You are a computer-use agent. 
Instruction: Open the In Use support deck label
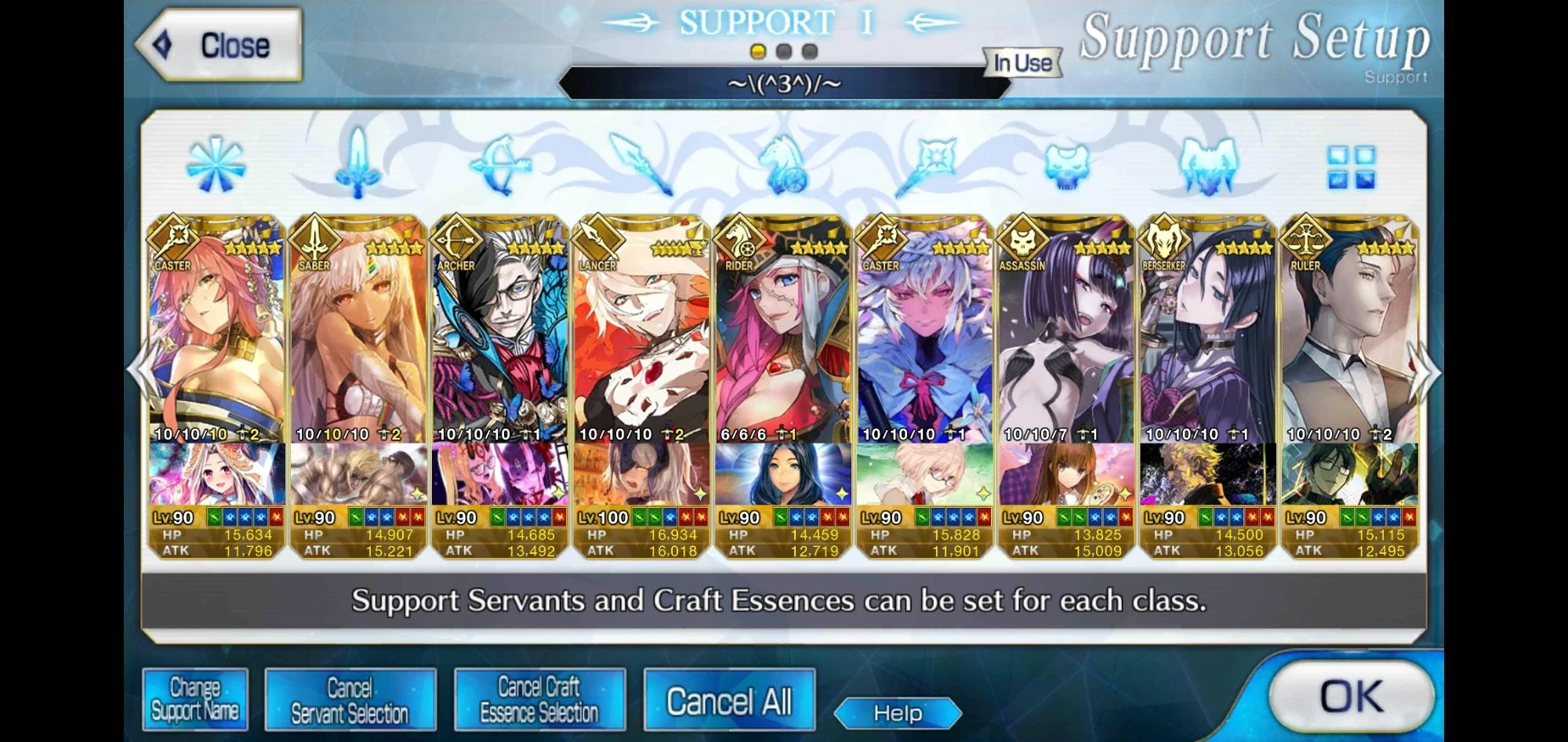click(1022, 64)
